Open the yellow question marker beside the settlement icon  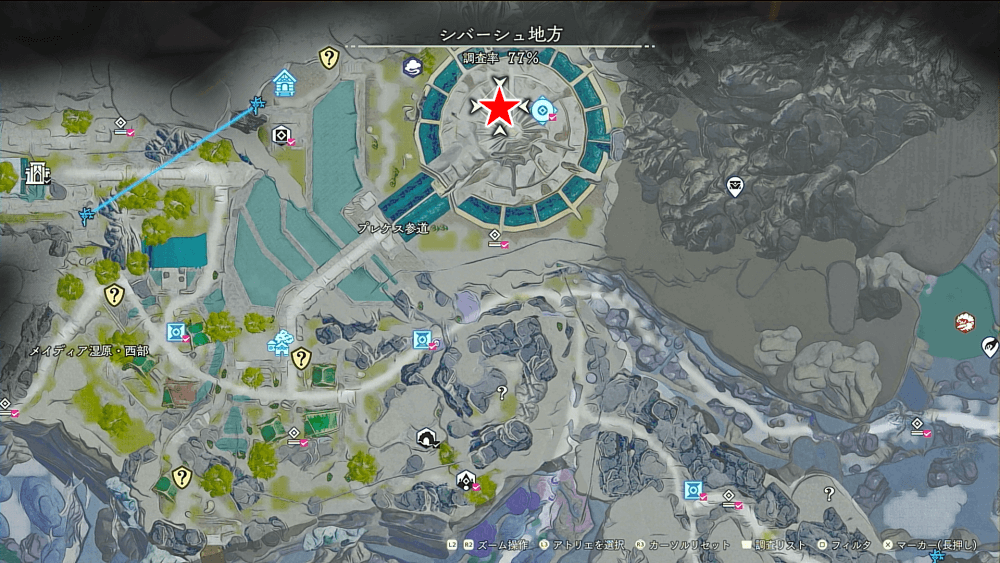(x=301, y=358)
